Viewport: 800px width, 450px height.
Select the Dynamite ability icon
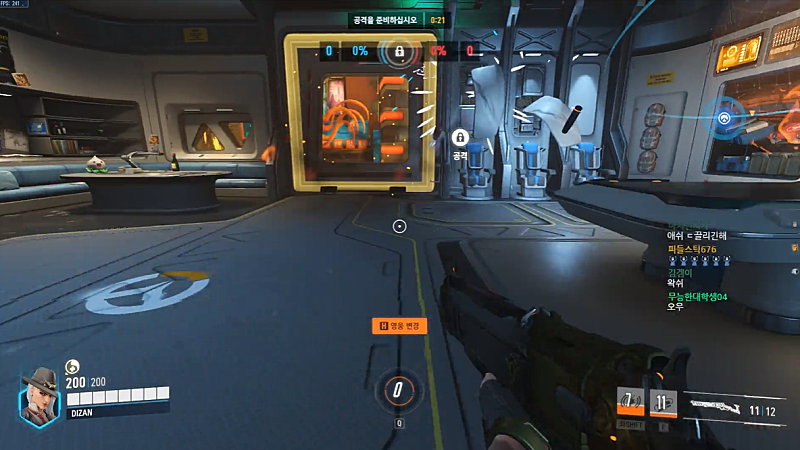663,402
